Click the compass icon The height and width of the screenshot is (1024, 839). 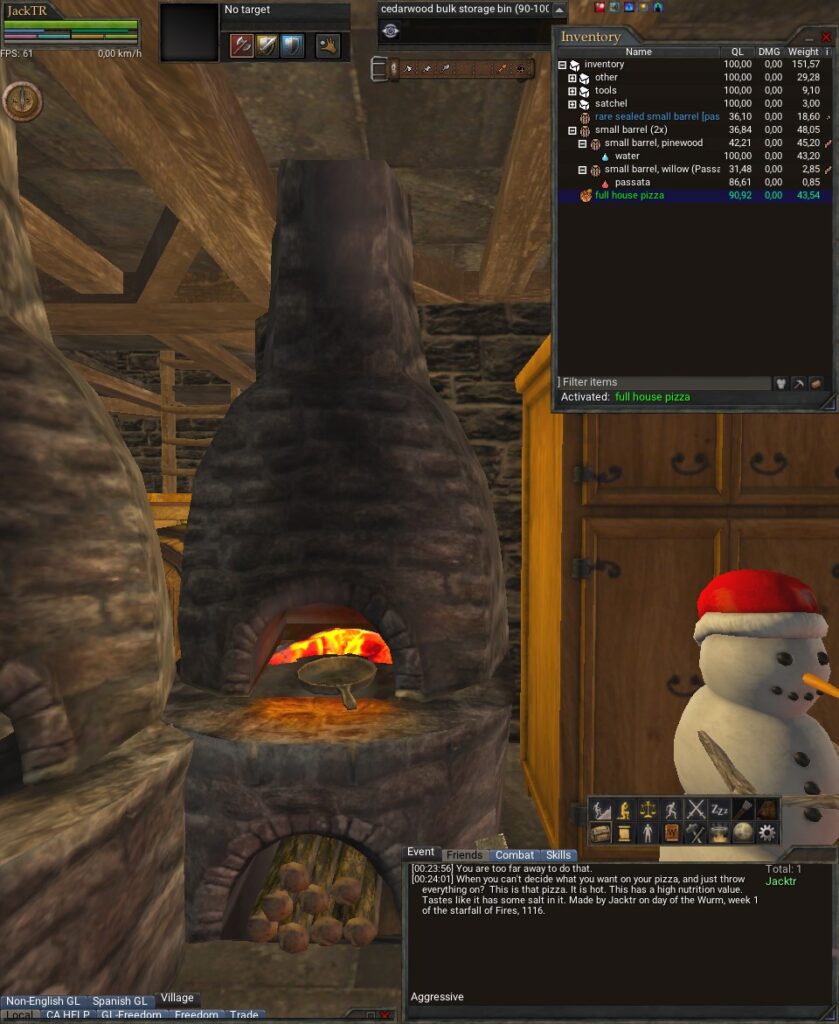point(21,101)
